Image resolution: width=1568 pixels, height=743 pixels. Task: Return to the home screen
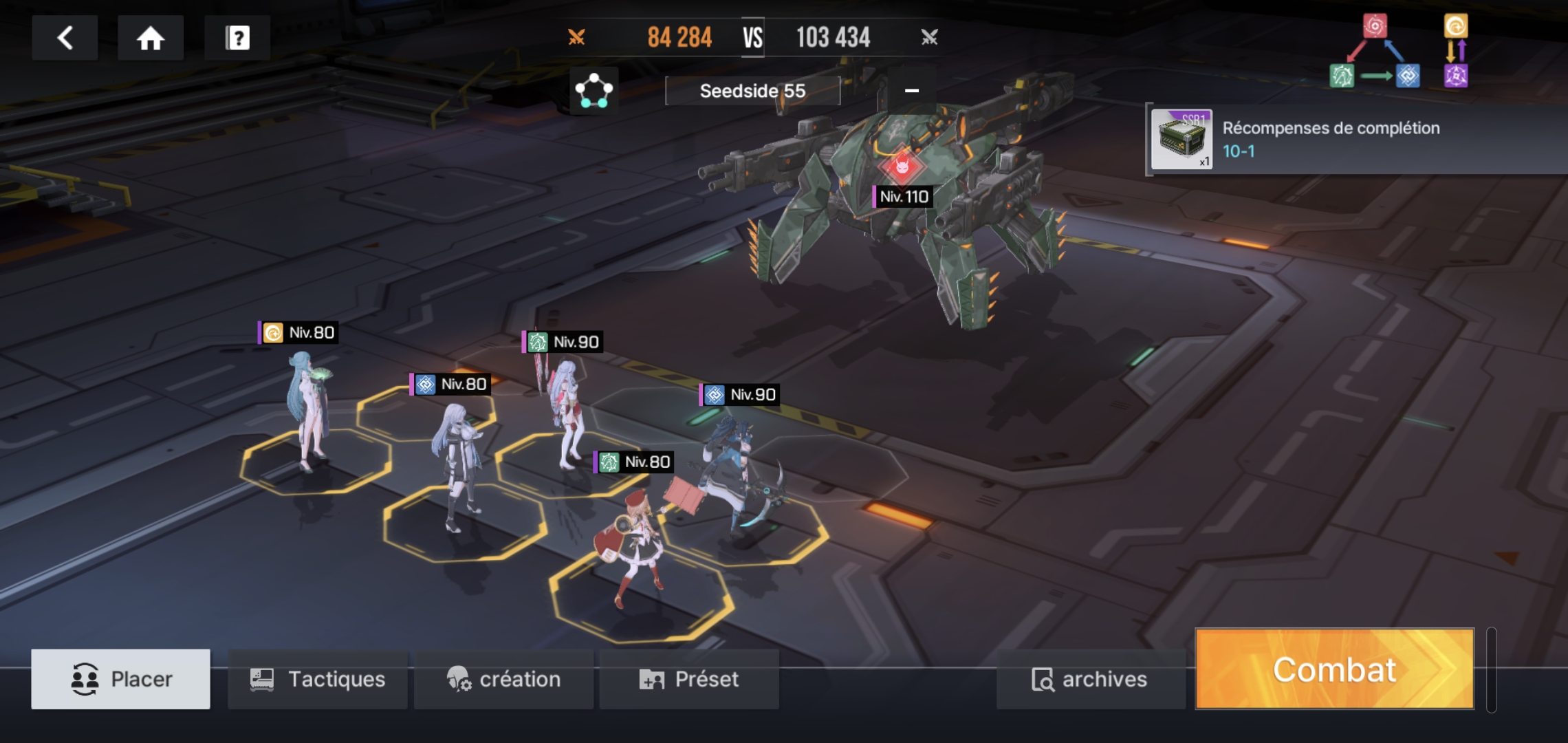[150, 38]
